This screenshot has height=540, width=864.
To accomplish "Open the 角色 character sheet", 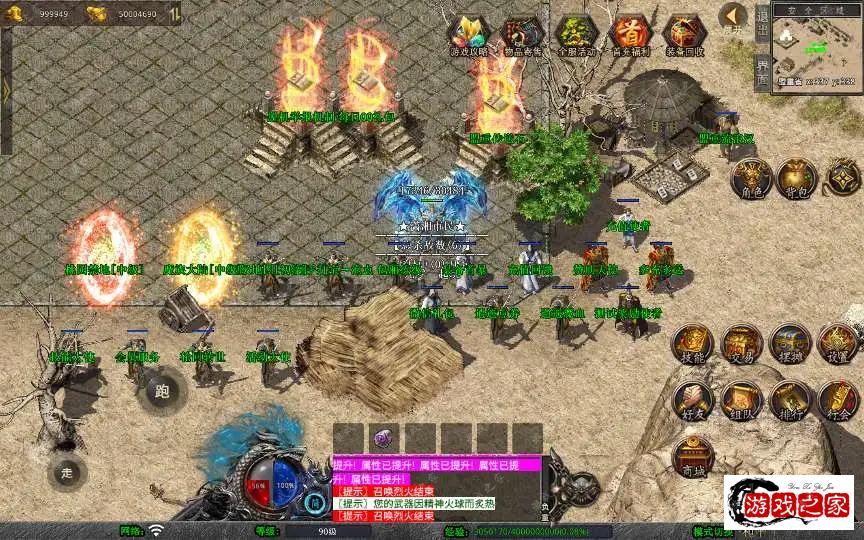I will pos(749,178).
